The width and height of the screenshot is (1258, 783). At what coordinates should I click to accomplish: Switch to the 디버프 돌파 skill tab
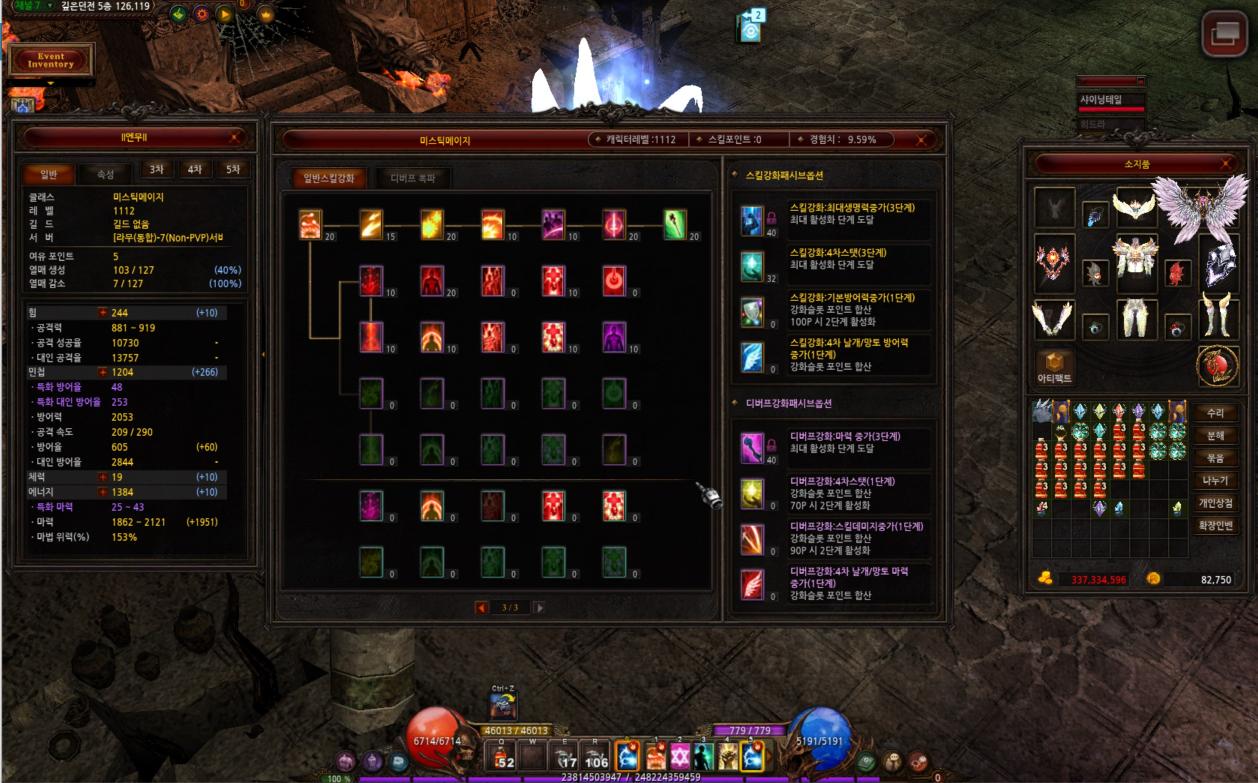pos(413,178)
